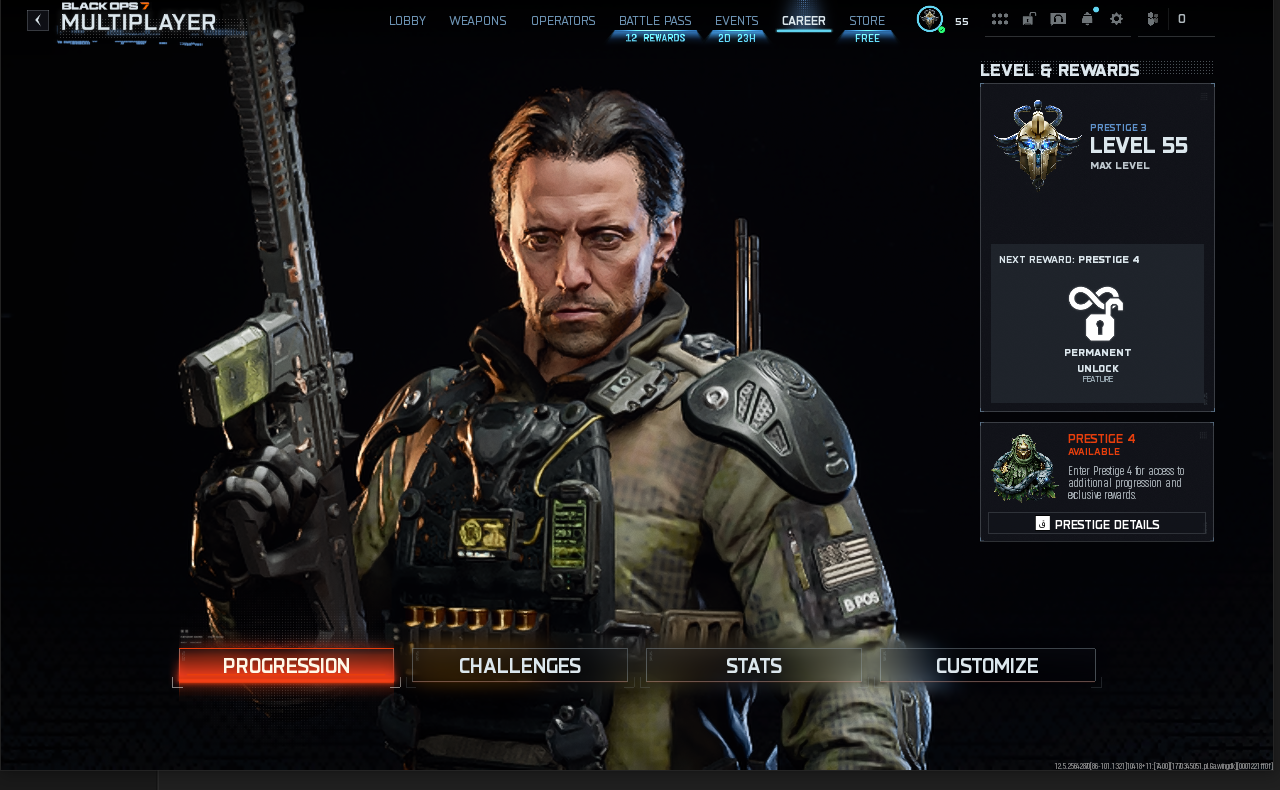Open the Lobby tab

(407, 21)
